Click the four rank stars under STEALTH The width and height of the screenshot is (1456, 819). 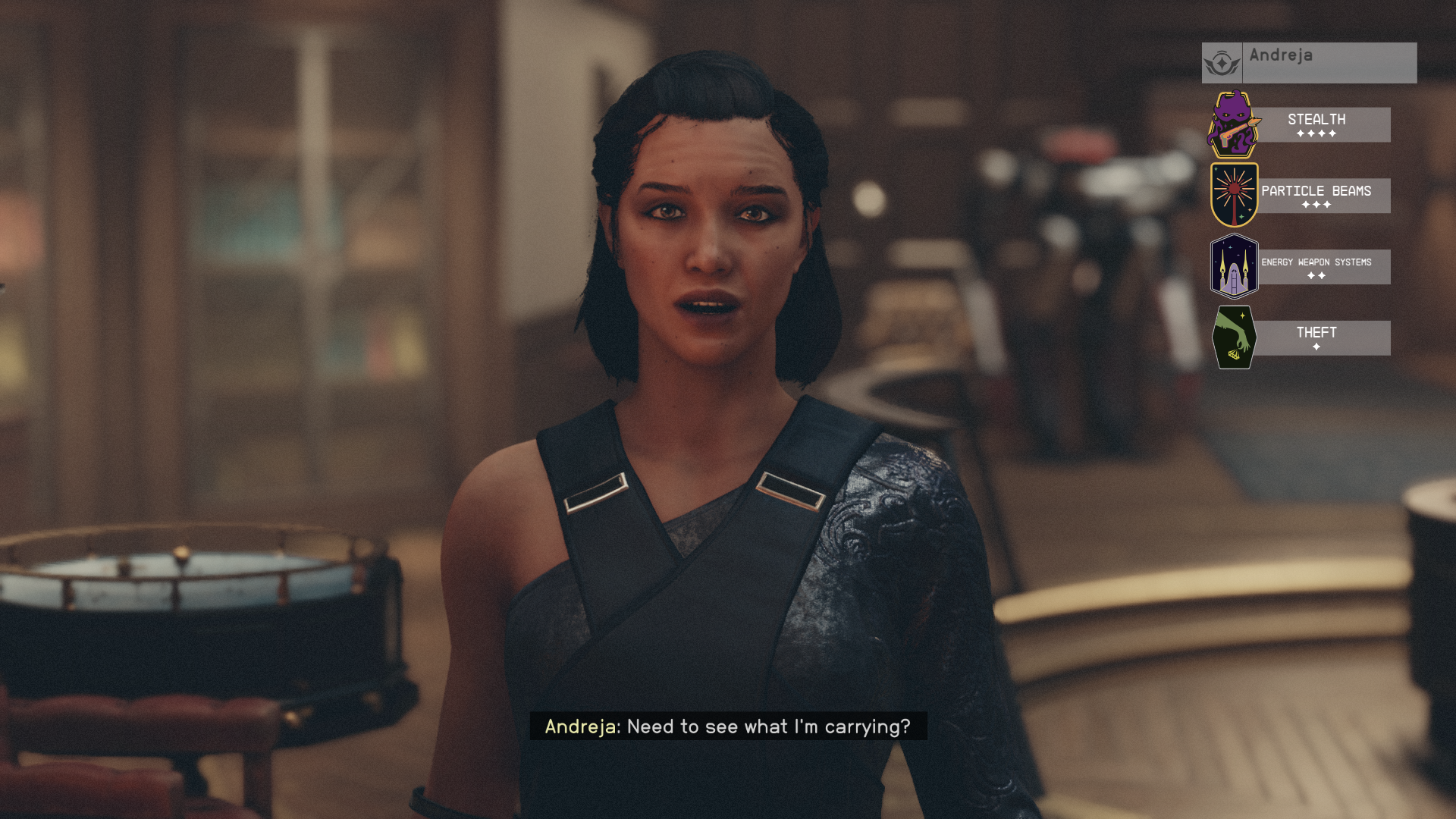(1316, 134)
